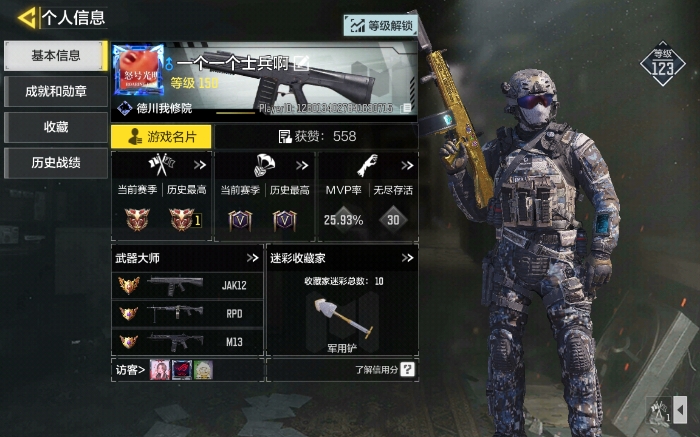Click the 等级解锁 button
This screenshot has width=700, height=437.
coord(381,25)
